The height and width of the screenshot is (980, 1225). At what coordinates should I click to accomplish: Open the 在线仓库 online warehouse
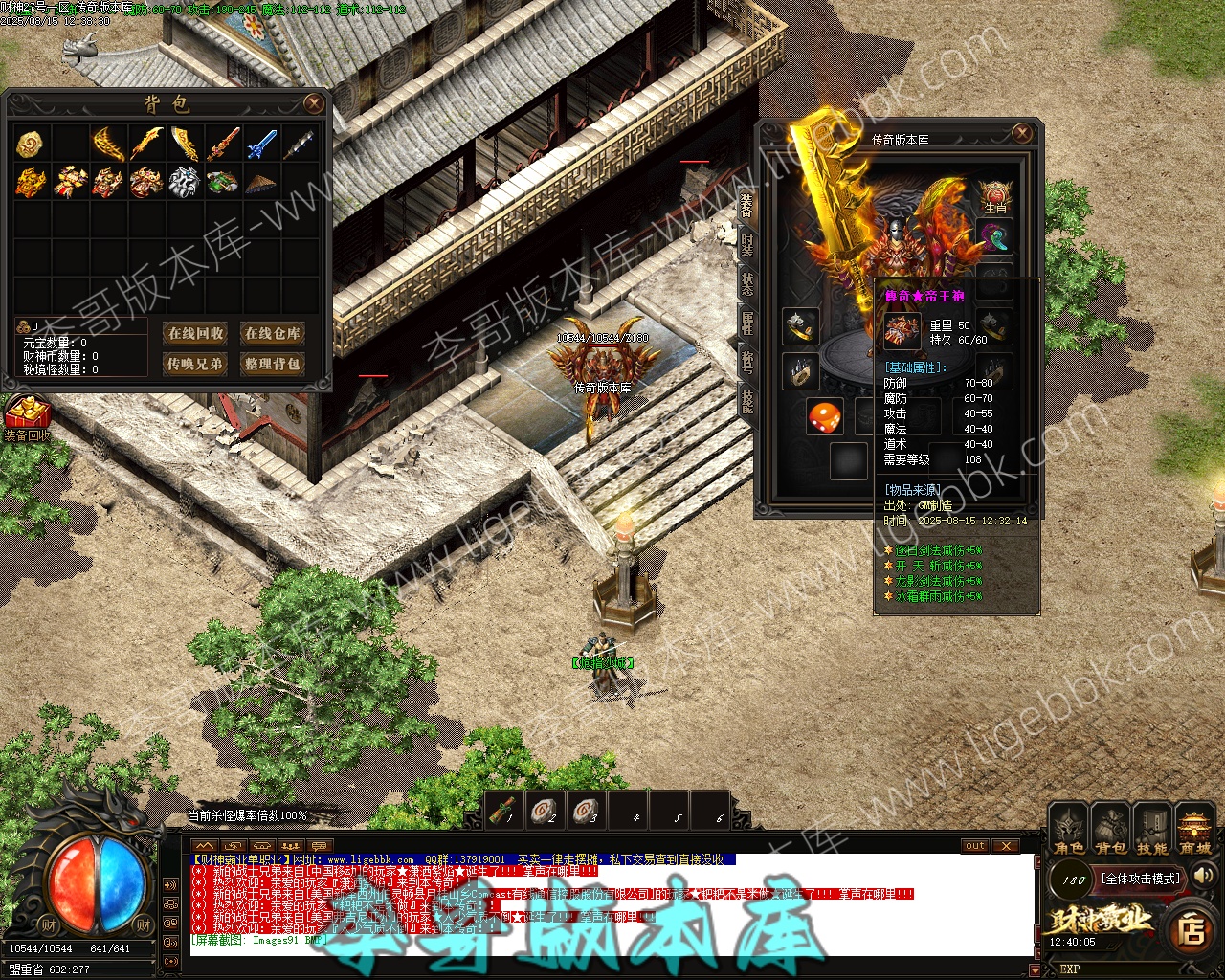point(272,333)
